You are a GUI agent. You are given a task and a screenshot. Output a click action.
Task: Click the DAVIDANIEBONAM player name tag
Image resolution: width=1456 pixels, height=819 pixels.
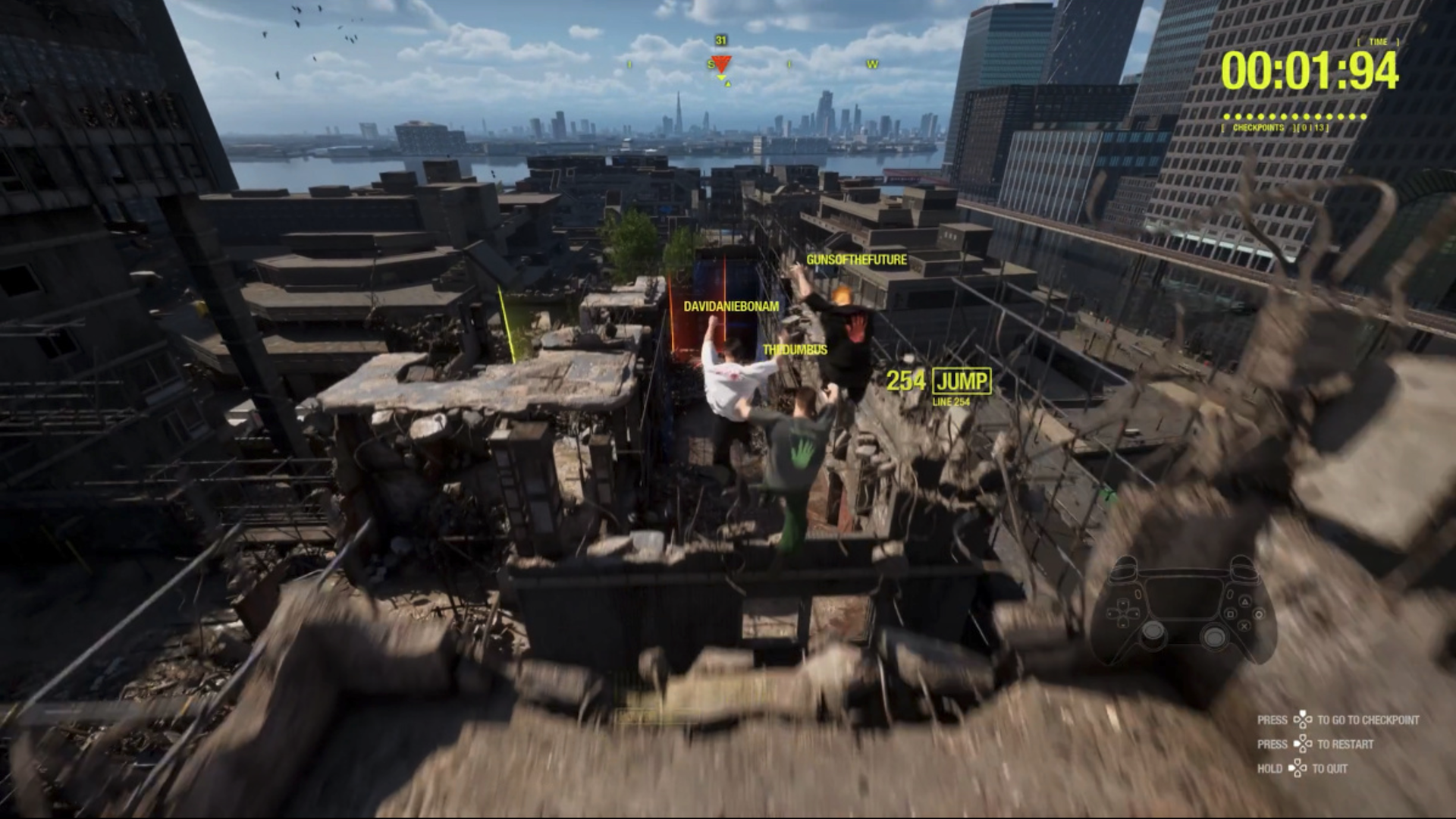(x=731, y=307)
